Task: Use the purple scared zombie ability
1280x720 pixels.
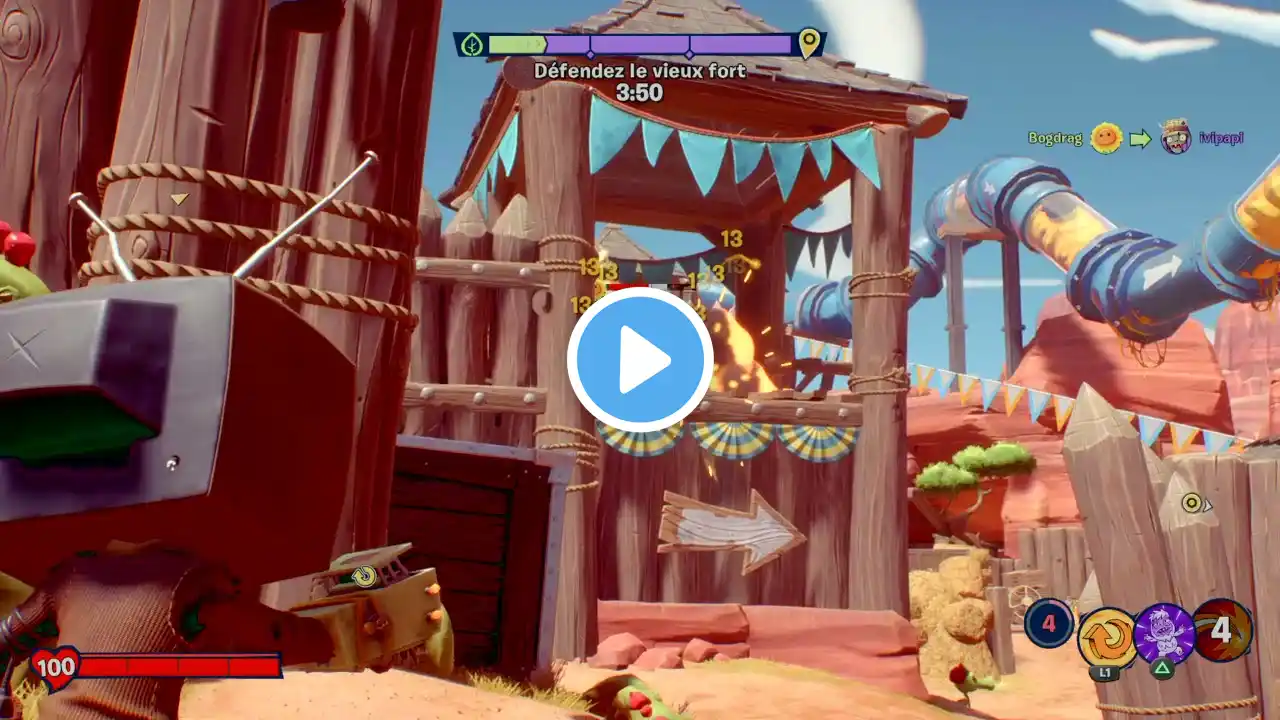Action: click(1164, 633)
